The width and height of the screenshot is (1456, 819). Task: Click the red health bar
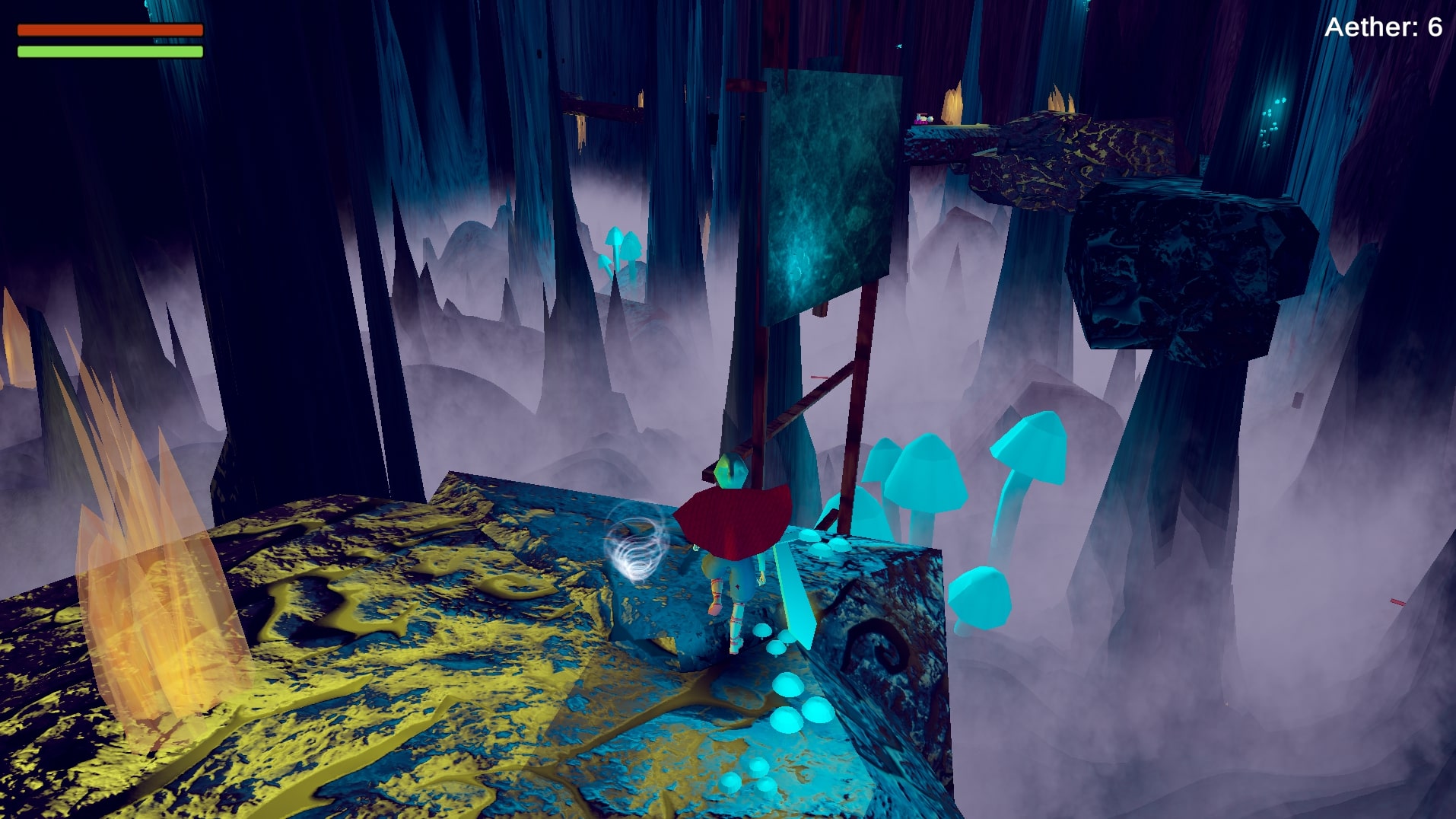point(111,29)
